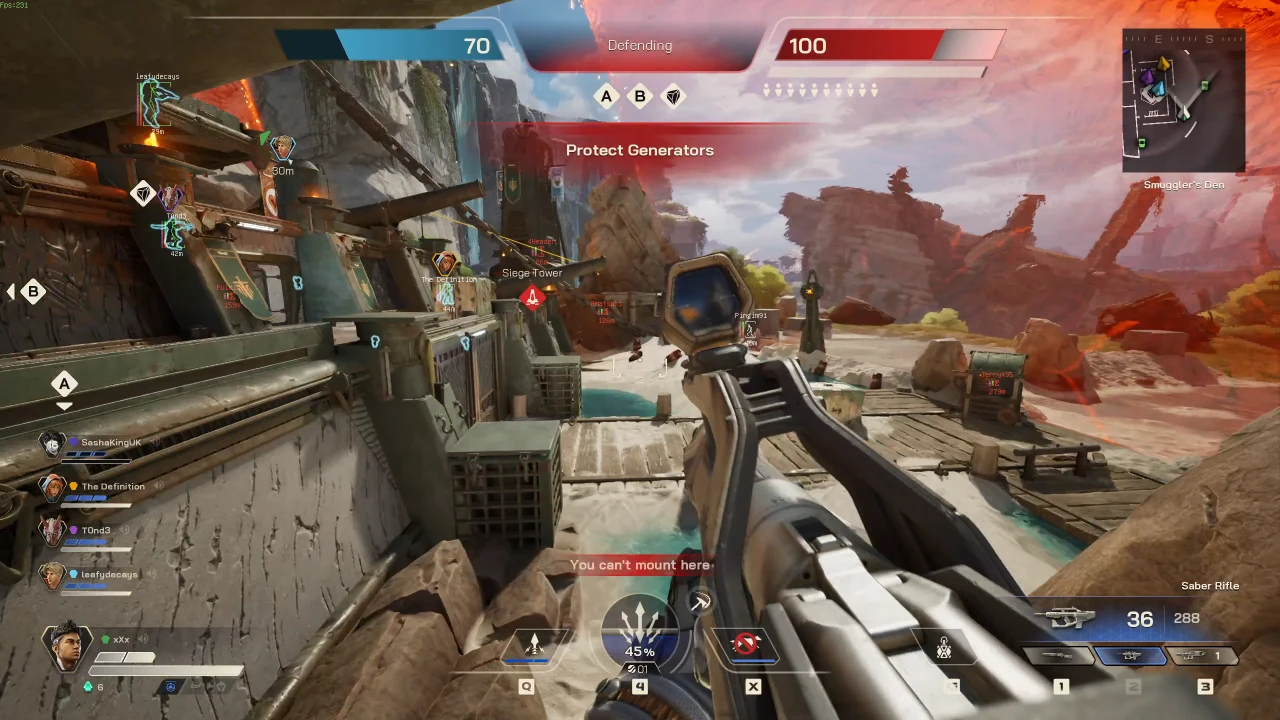1280x720 pixels.
Task: Select the deployable ability icon bound to G
Action: (x=944, y=649)
